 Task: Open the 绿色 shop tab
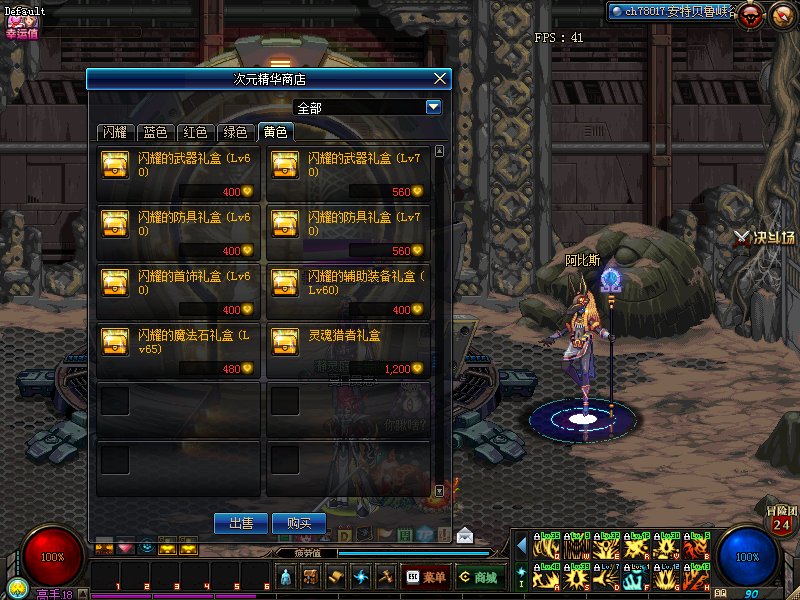234,132
